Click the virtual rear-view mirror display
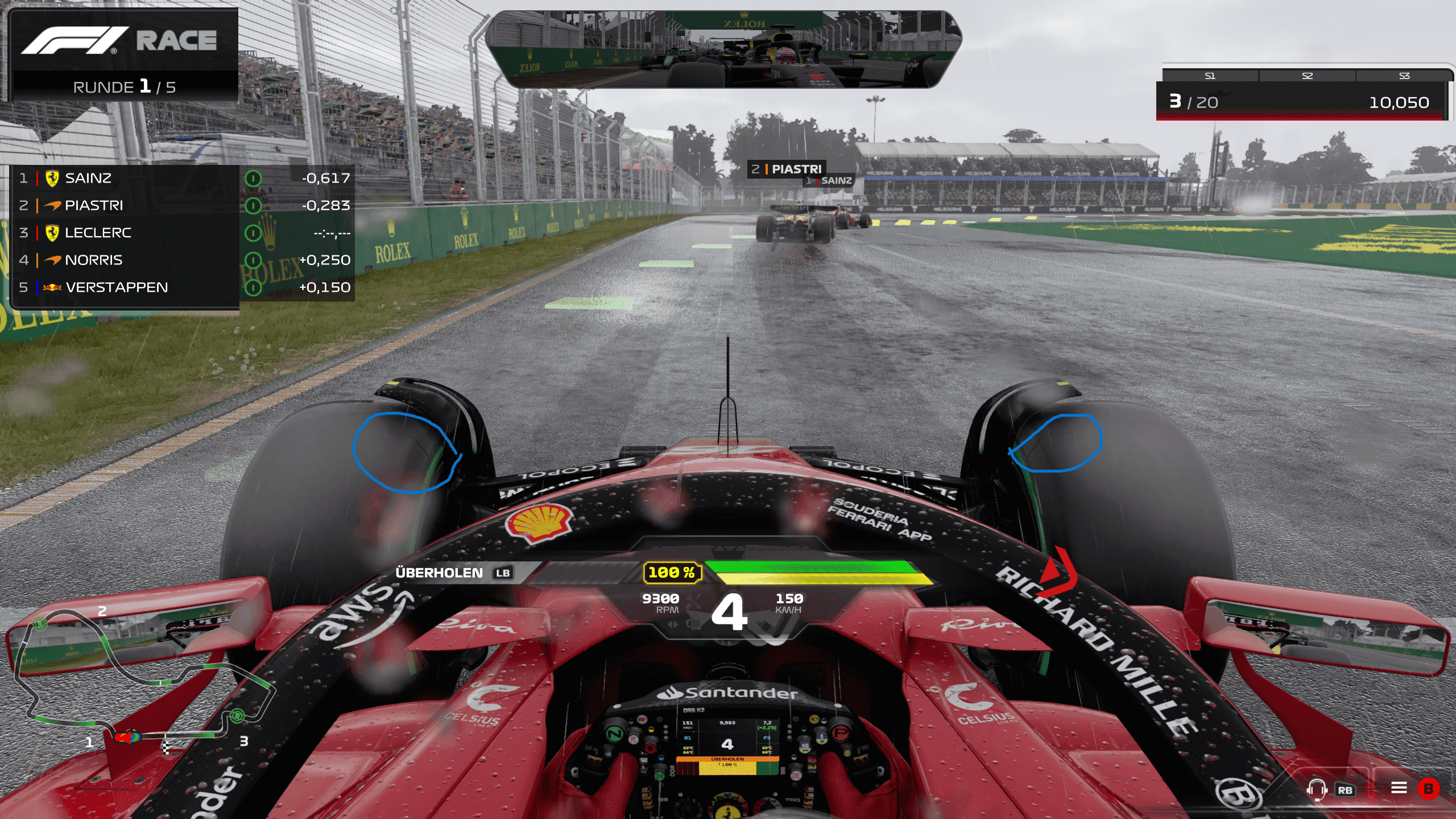Screen dimensions: 1456x819 pyautogui.click(x=723, y=50)
